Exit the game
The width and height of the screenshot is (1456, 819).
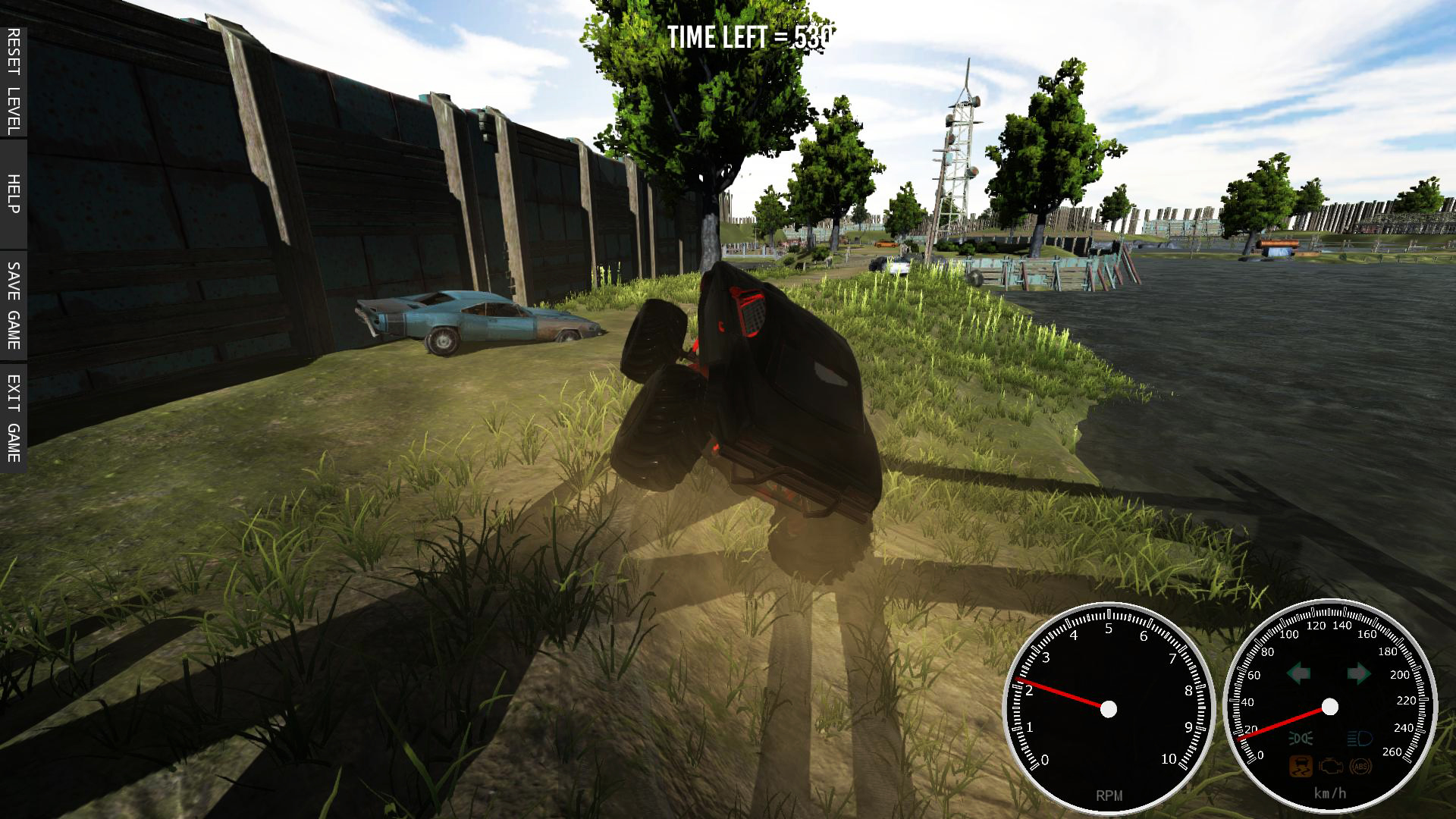[x=13, y=418]
